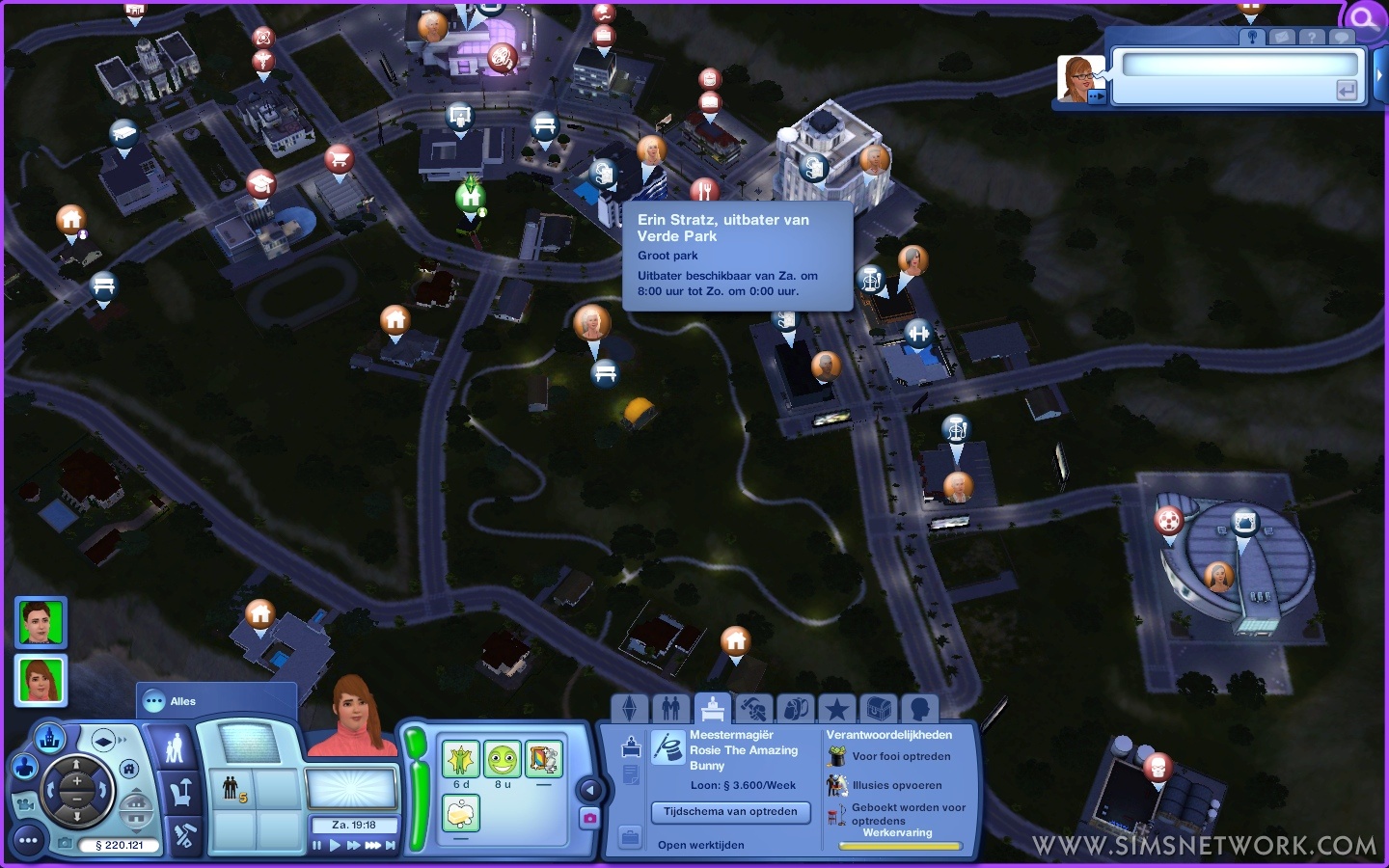1389x868 pixels.
Task: Open the Skills tab with hammer icon
Action: click(753, 709)
